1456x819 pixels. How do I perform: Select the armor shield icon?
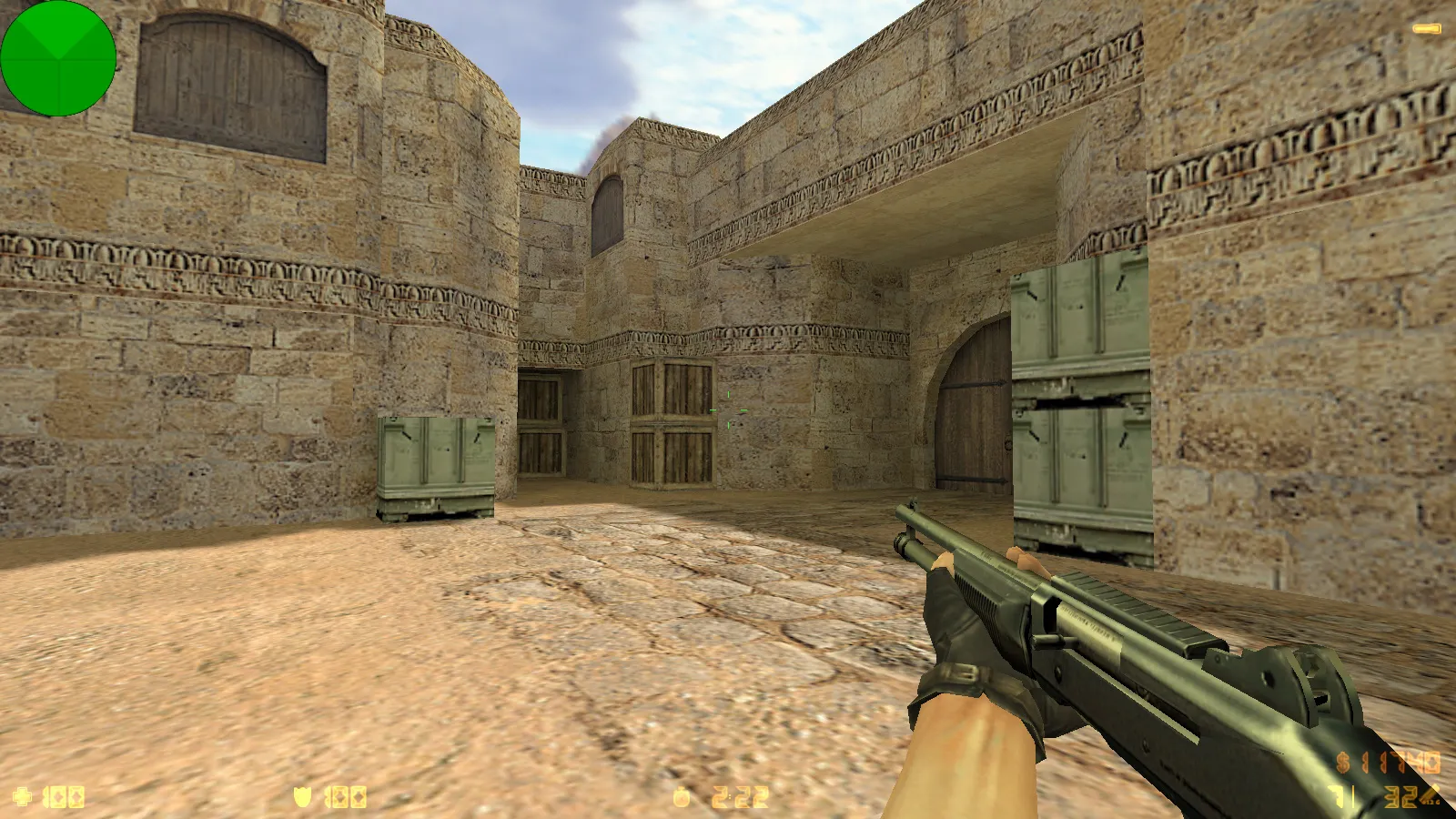click(302, 797)
